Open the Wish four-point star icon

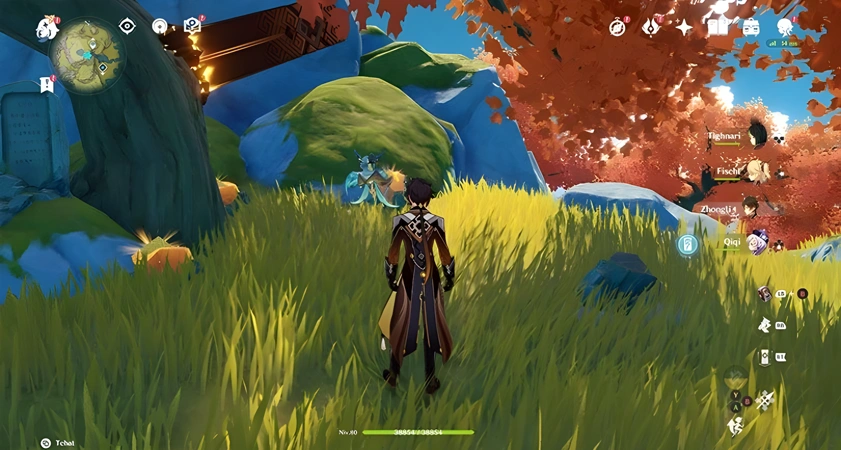[x=684, y=27]
